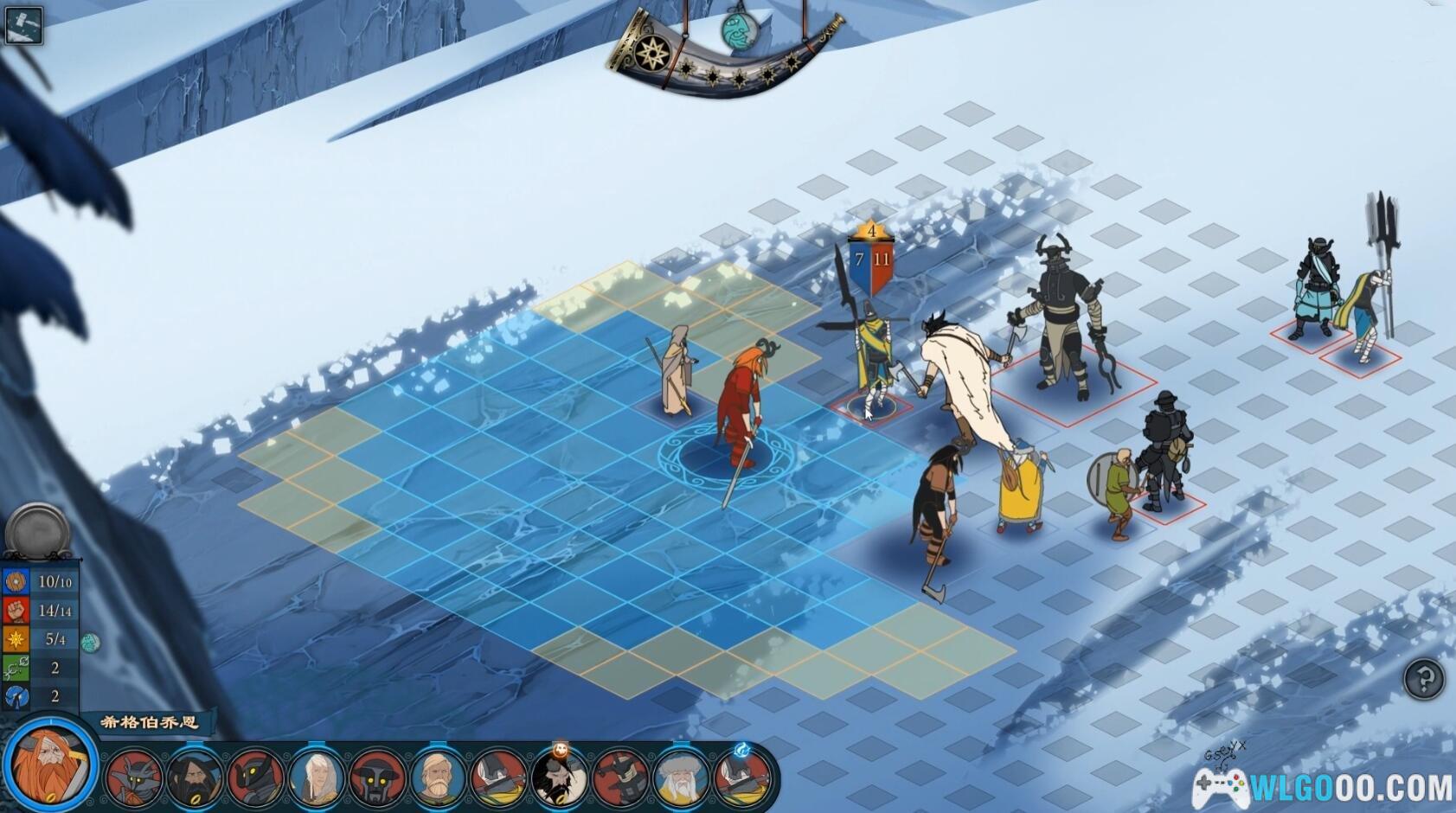Select the black-bearded varl portrait with gold ring
The height and width of the screenshot is (813, 1456).
click(x=194, y=778)
